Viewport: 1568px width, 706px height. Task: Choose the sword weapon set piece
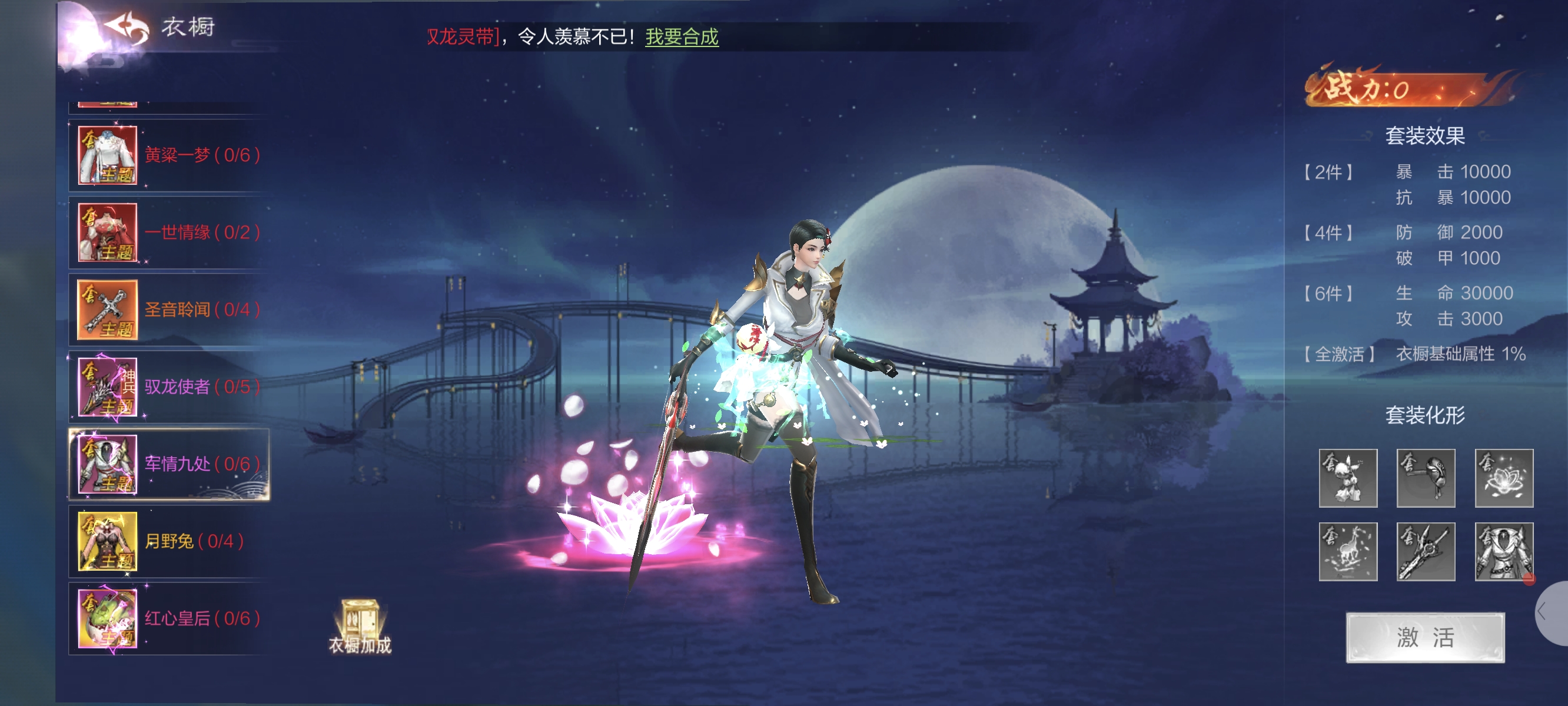point(1425,551)
